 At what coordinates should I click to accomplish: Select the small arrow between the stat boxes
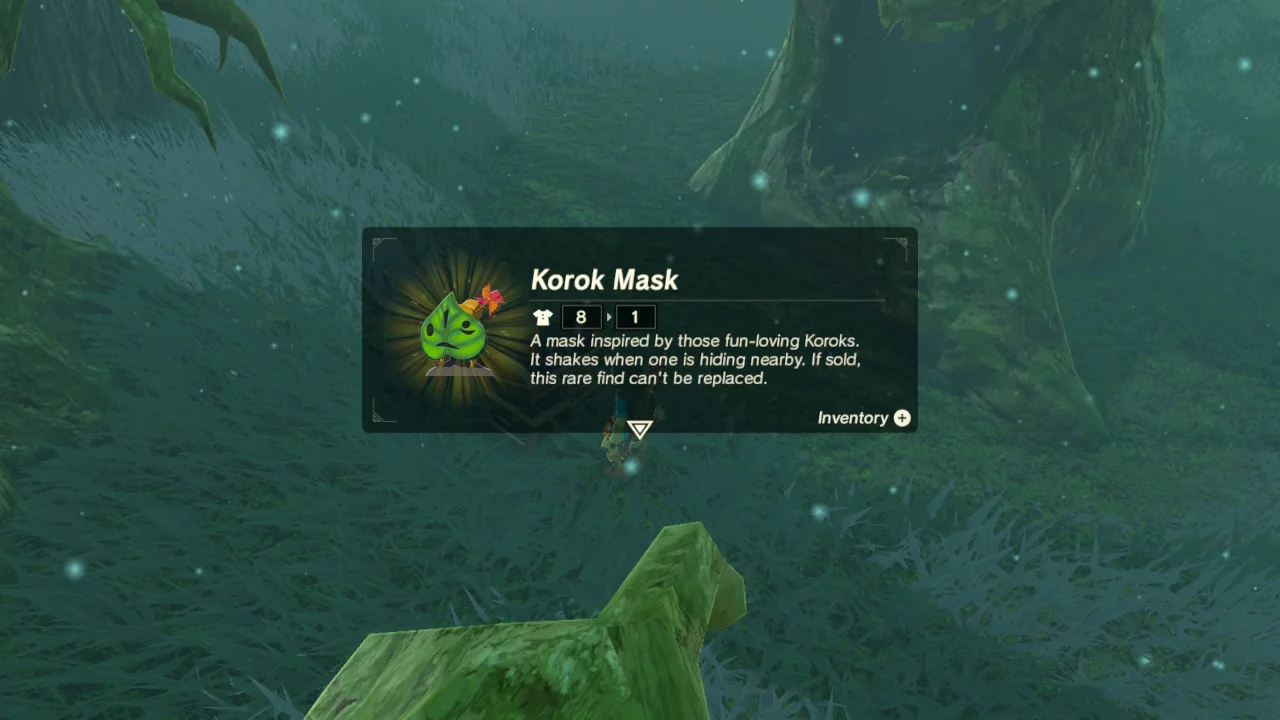pyautogui.click(x=608, y=317)
